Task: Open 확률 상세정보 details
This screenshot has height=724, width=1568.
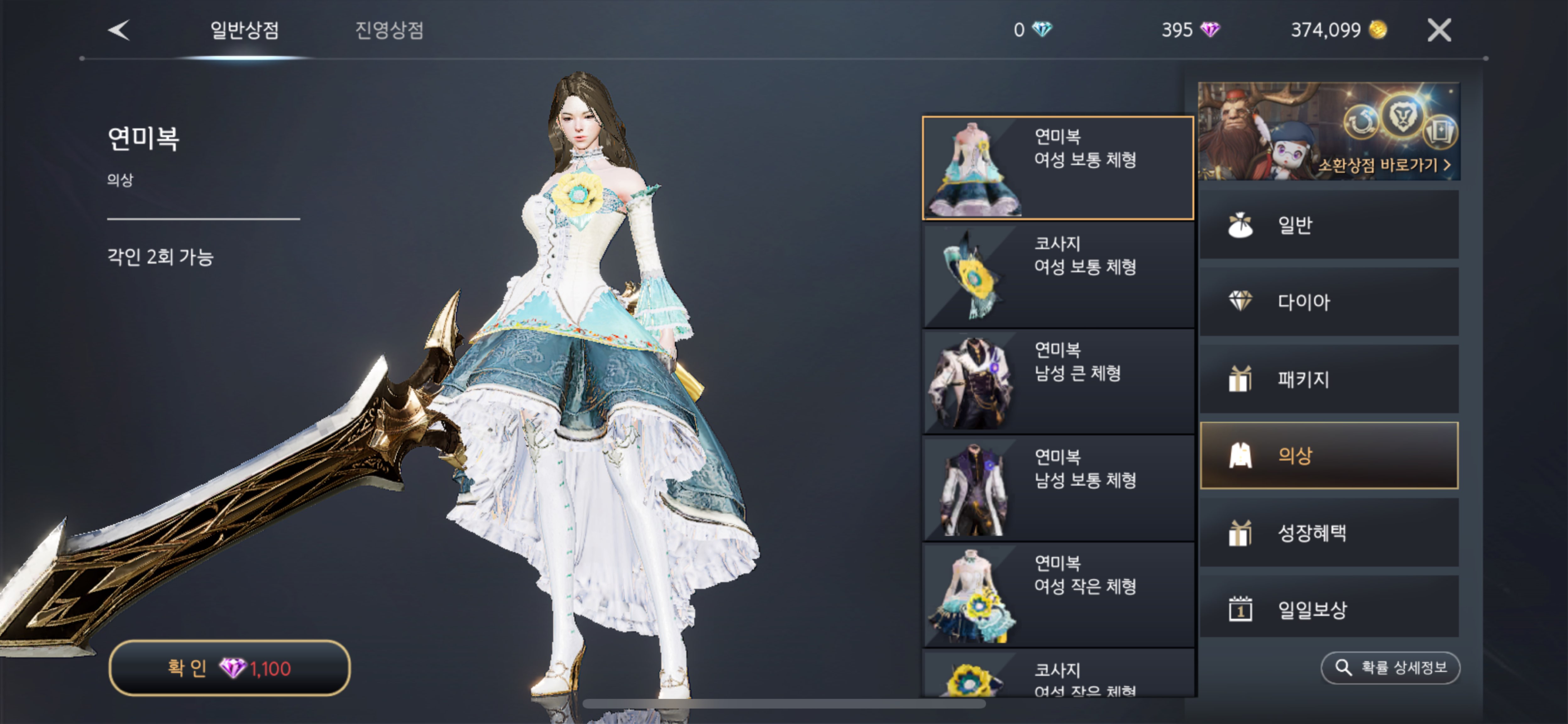Action: coord(1390,668)
